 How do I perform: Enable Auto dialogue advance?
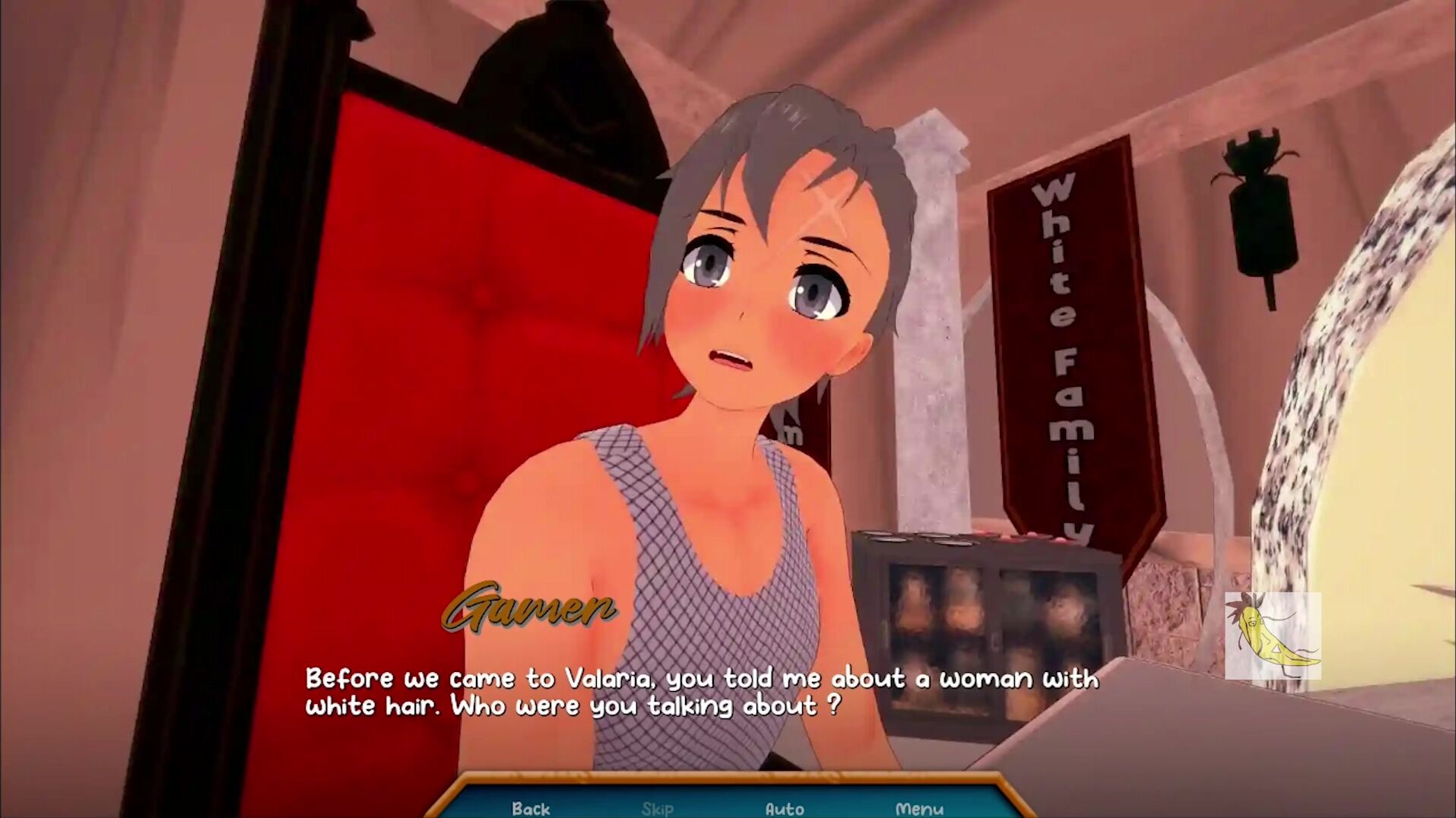785,807
